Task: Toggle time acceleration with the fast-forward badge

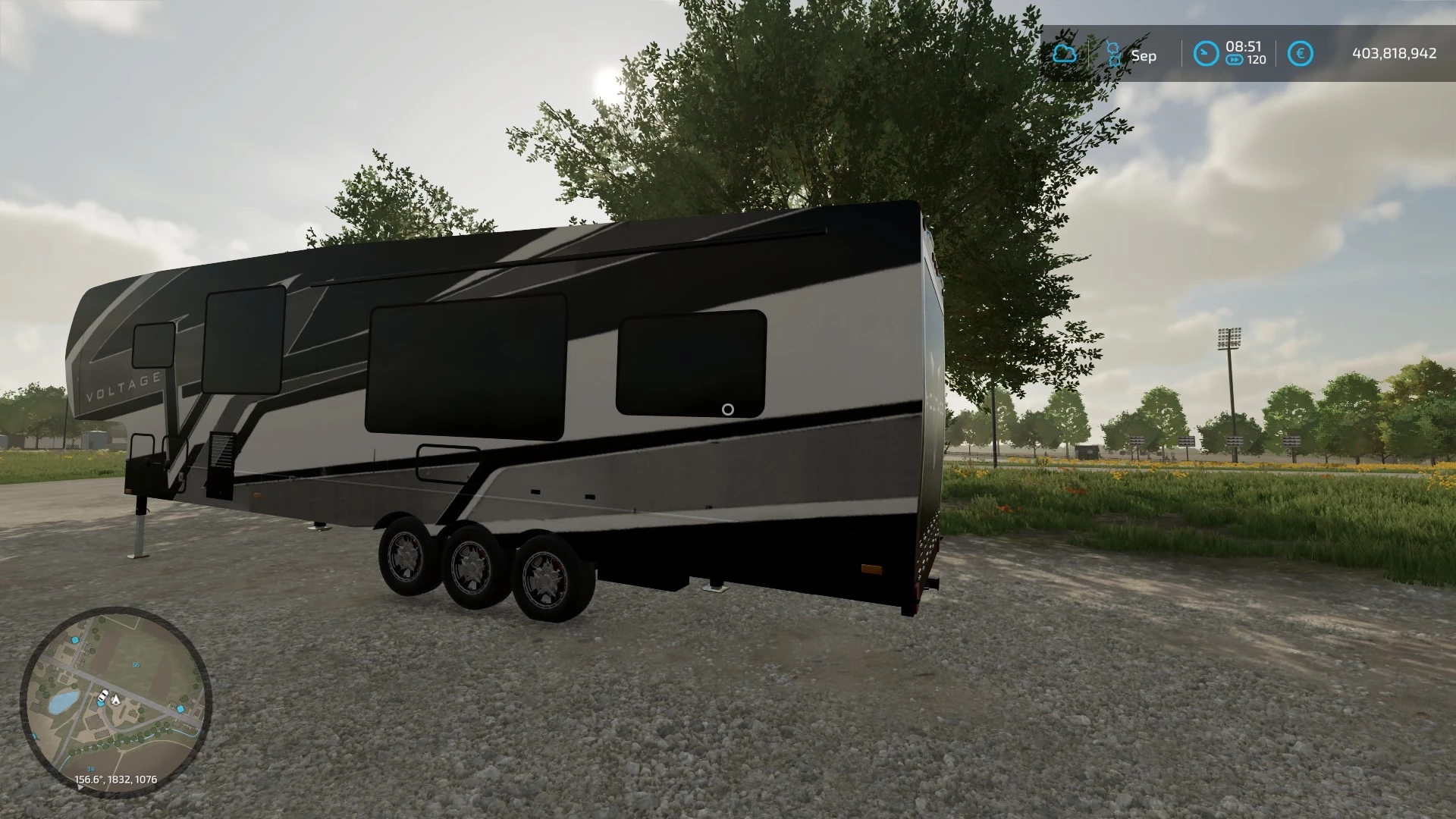Action: [1235, 59]
